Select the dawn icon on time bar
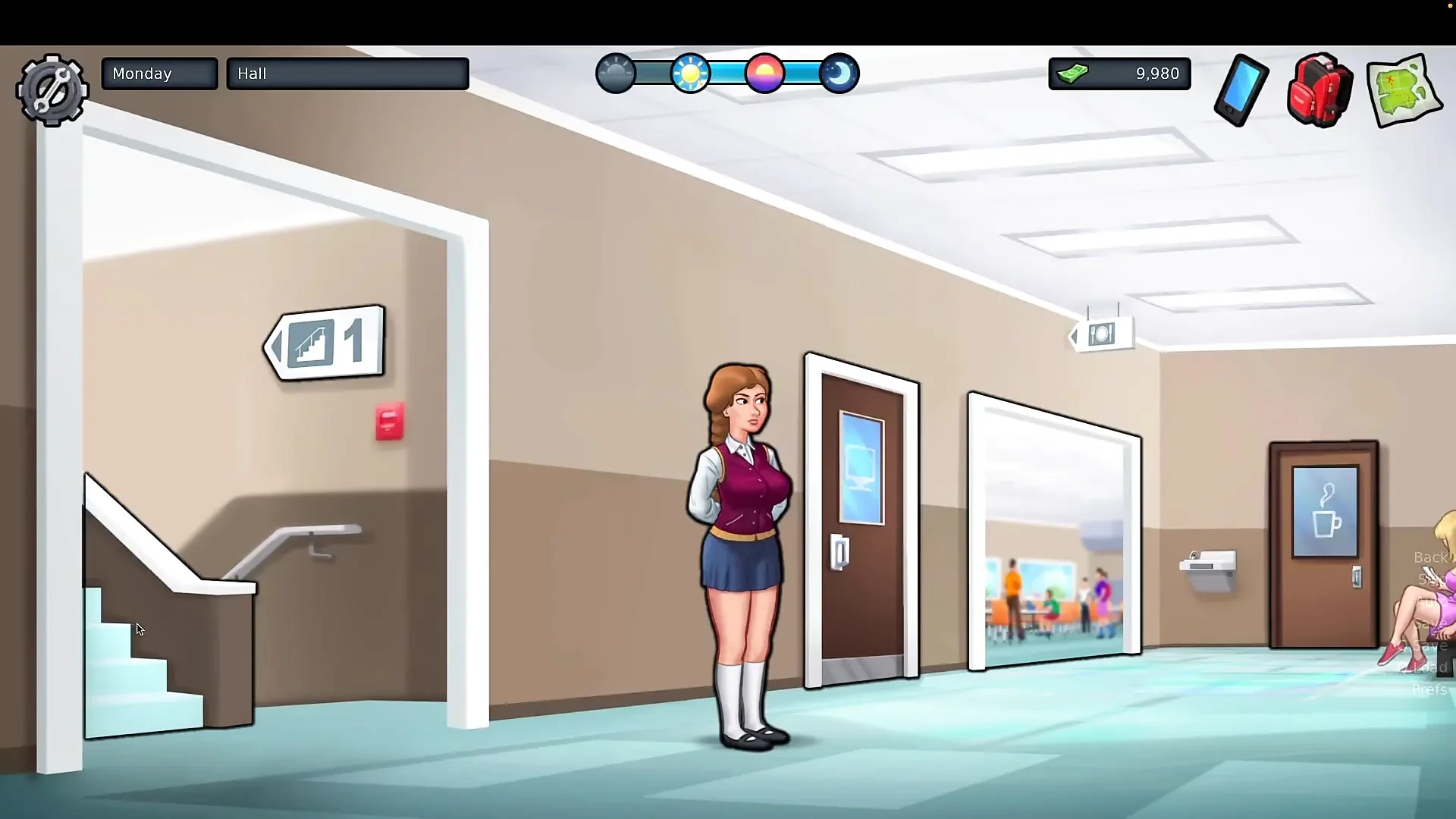 (x=616, y=73)
